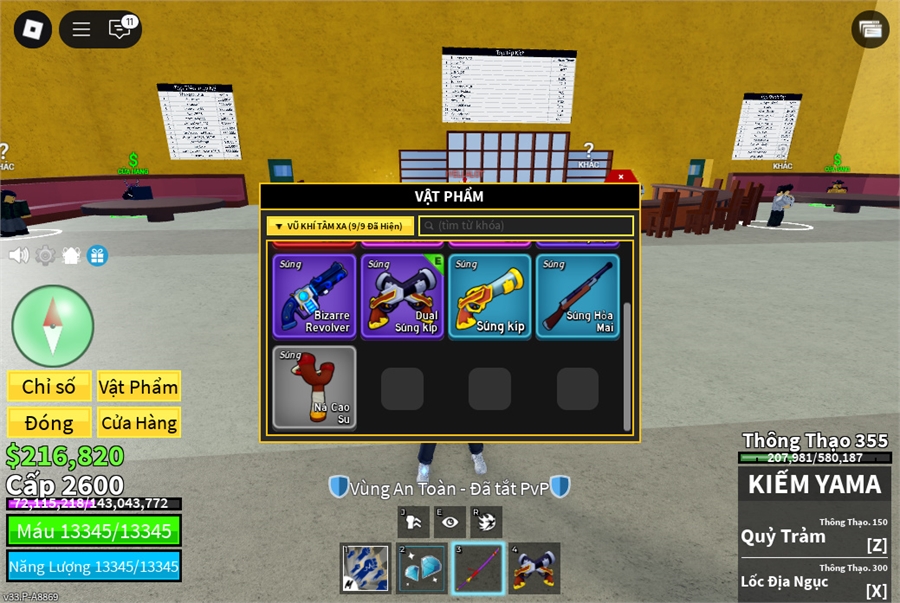Screen dimensions: 900x603
Task: Pick the yellow Súng Kíp flintlock
Action: coord(490,296)
